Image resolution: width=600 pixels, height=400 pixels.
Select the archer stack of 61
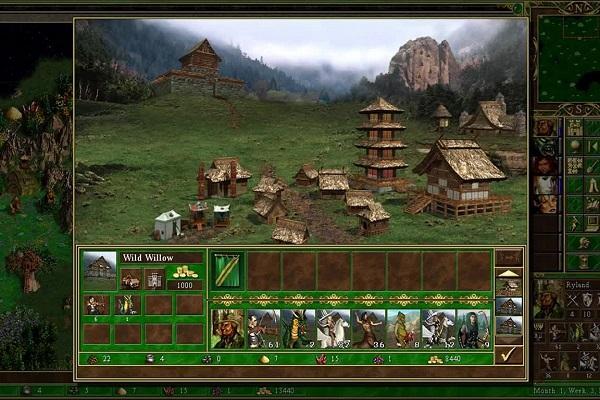pos(264,328)
